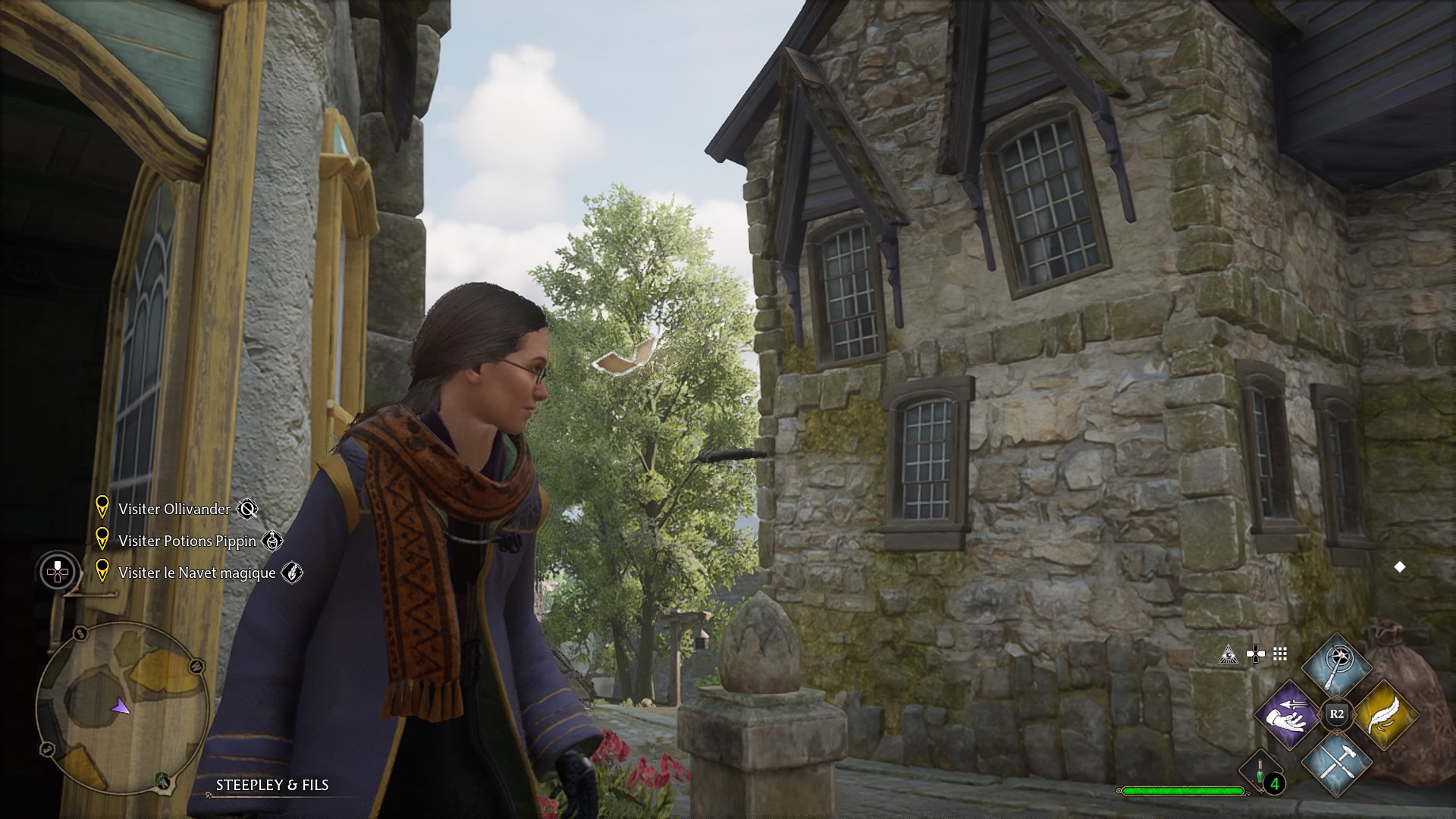Click the nine-square grid icon
This screenshot has height=819, width=1456.
click(1280, 654)
